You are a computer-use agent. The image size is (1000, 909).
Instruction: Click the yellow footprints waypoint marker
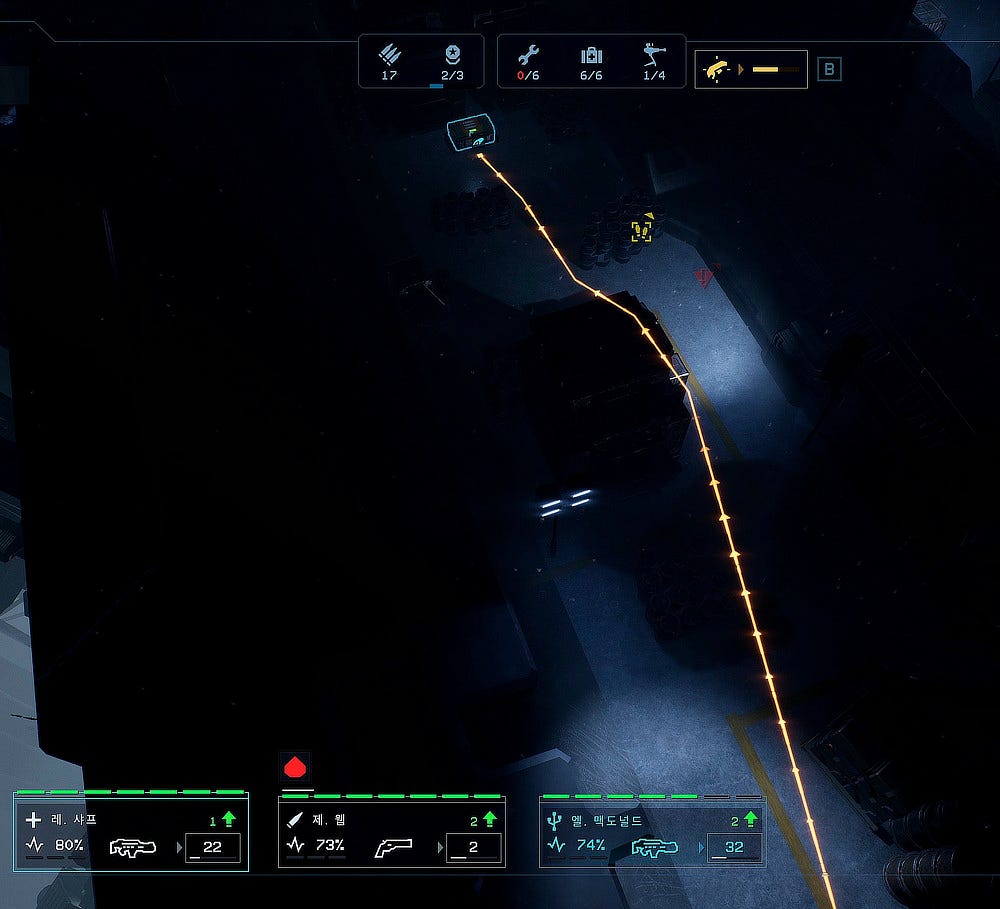pos(641,231)
